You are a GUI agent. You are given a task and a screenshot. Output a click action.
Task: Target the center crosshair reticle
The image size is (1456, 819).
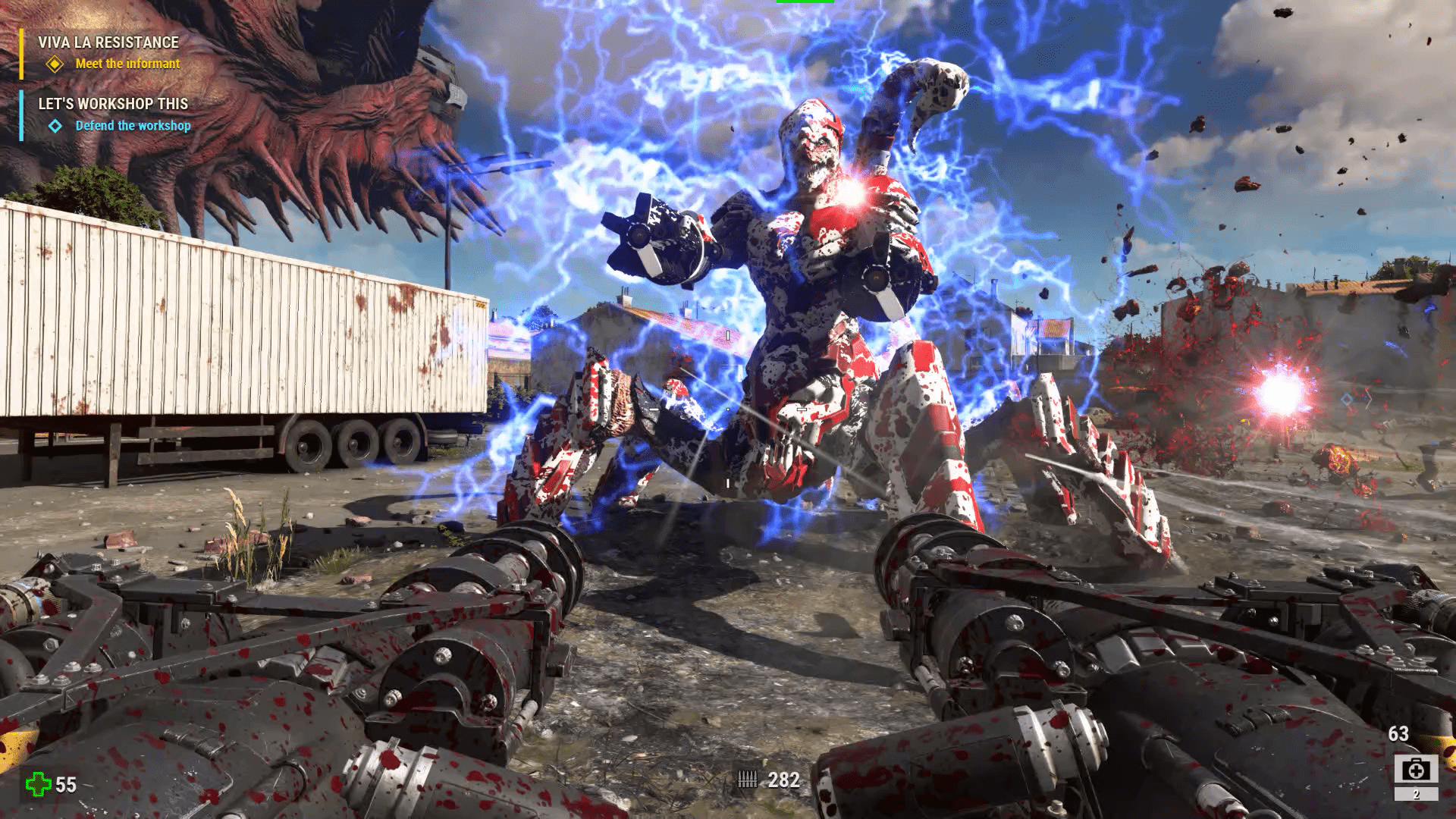click(x=728, y=409)
